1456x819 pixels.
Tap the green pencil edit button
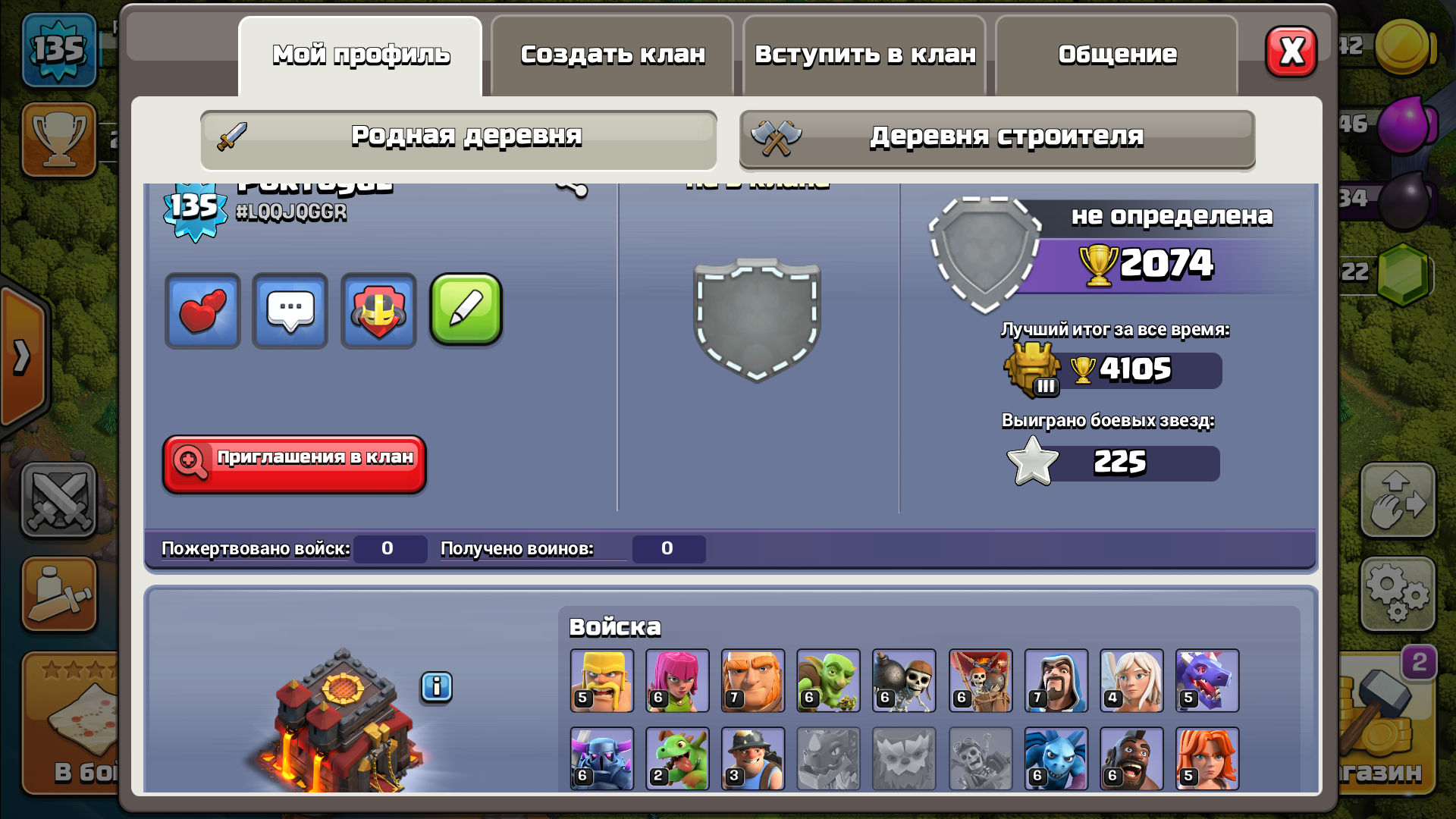point(466,309)
